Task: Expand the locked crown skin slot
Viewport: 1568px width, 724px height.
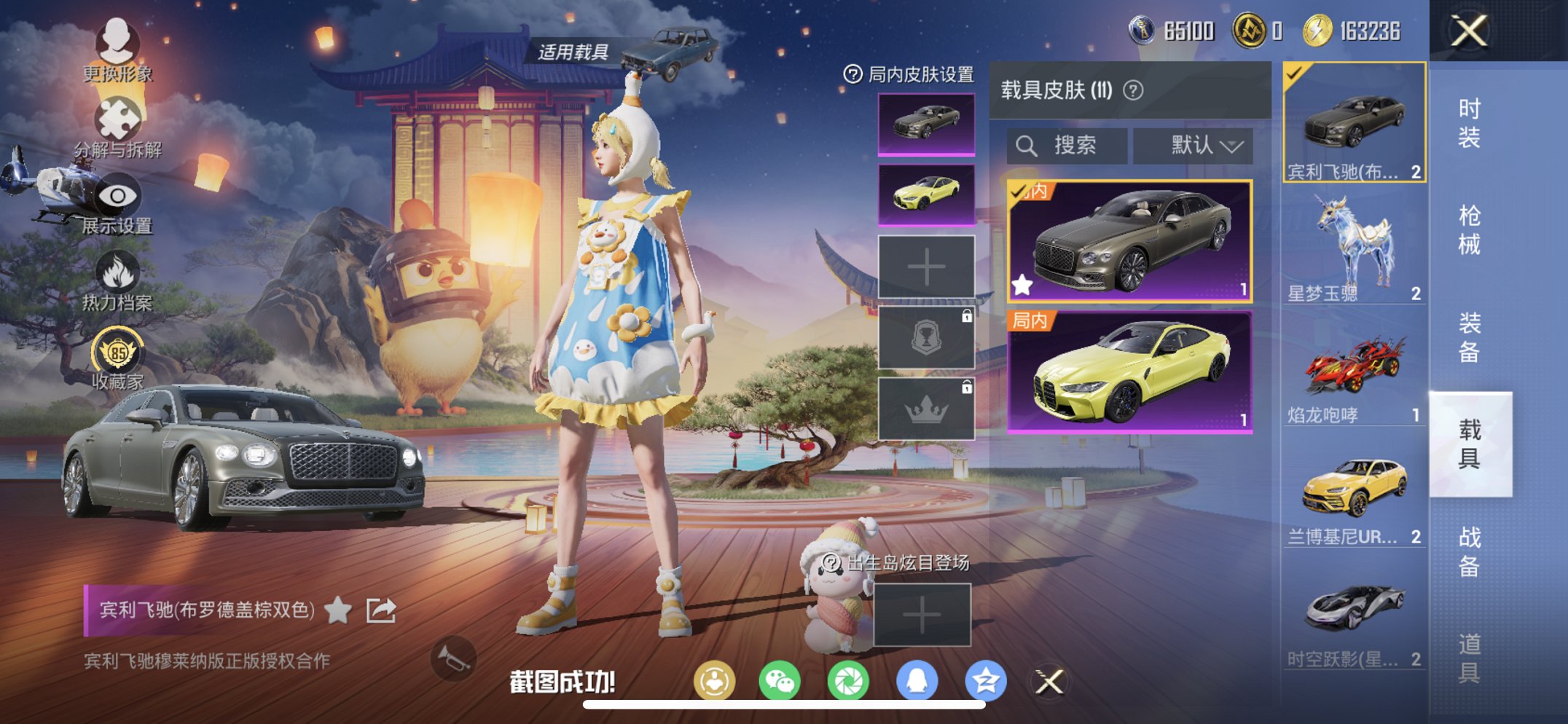Action: (926, 407)
